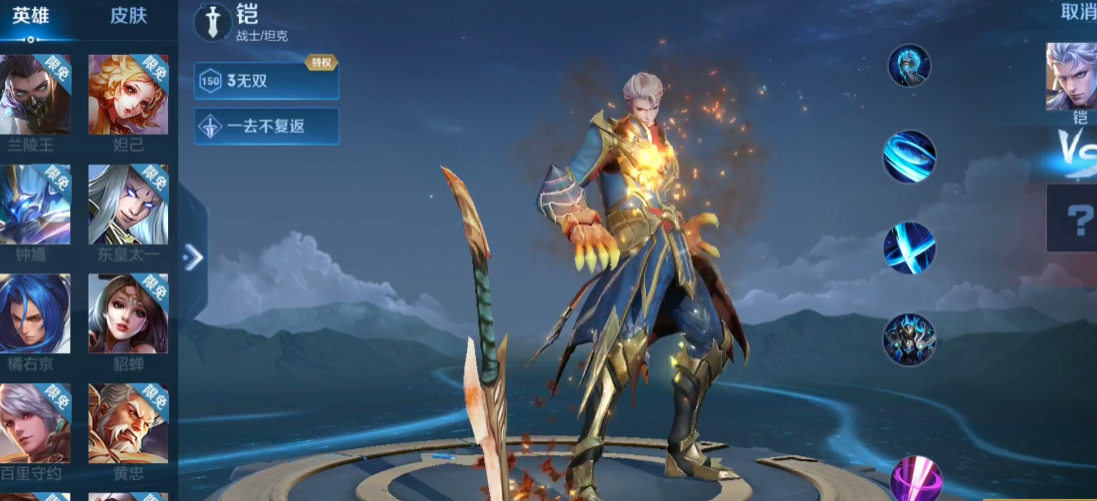Image resolution: width=1097 pixels, height=501 pixels.
Task: Open the 皮肤 skins tab
Action: [128, 16]
